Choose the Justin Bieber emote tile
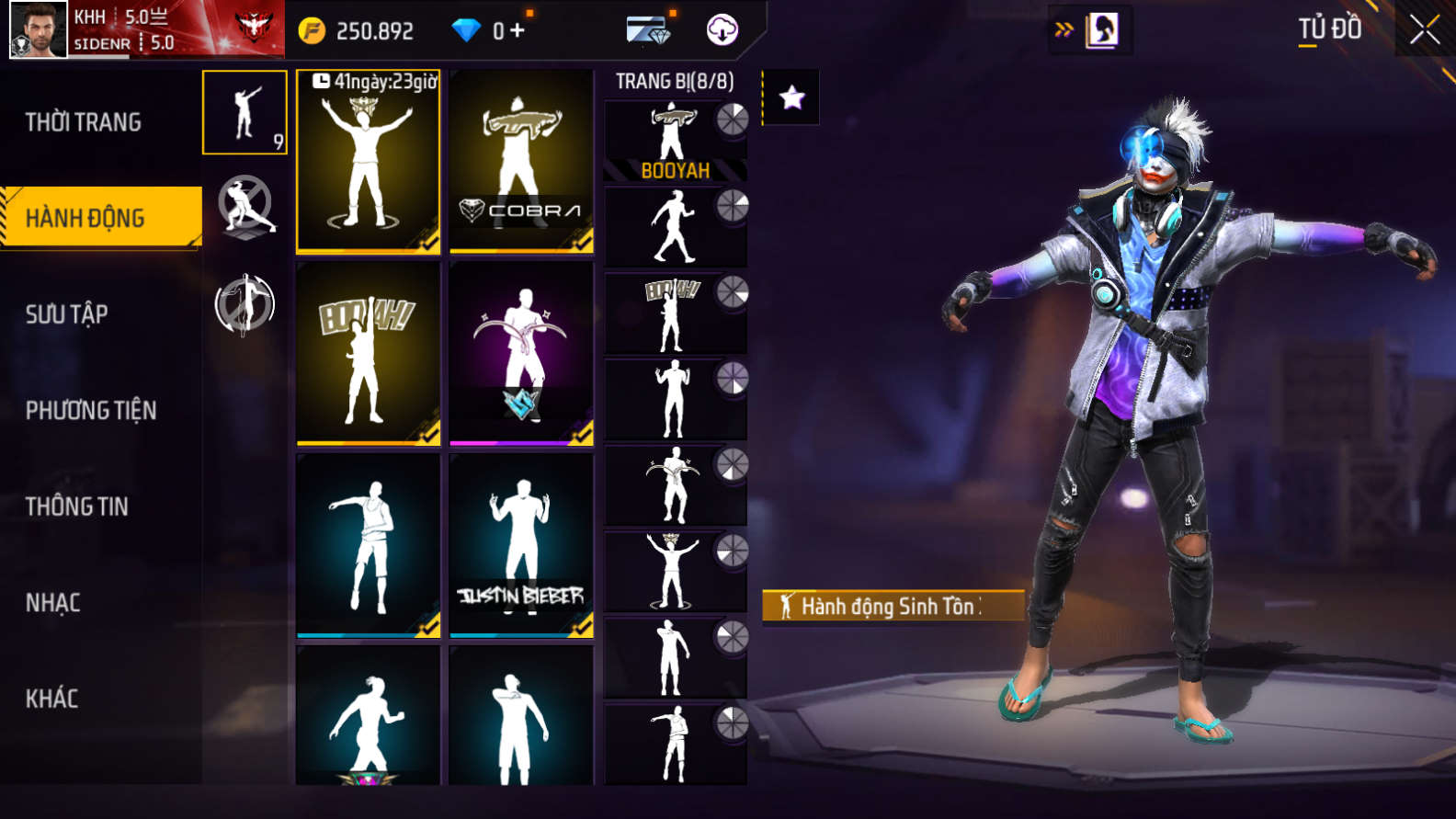The height and width of the screenshot is (819, 1456). [521, 545]
